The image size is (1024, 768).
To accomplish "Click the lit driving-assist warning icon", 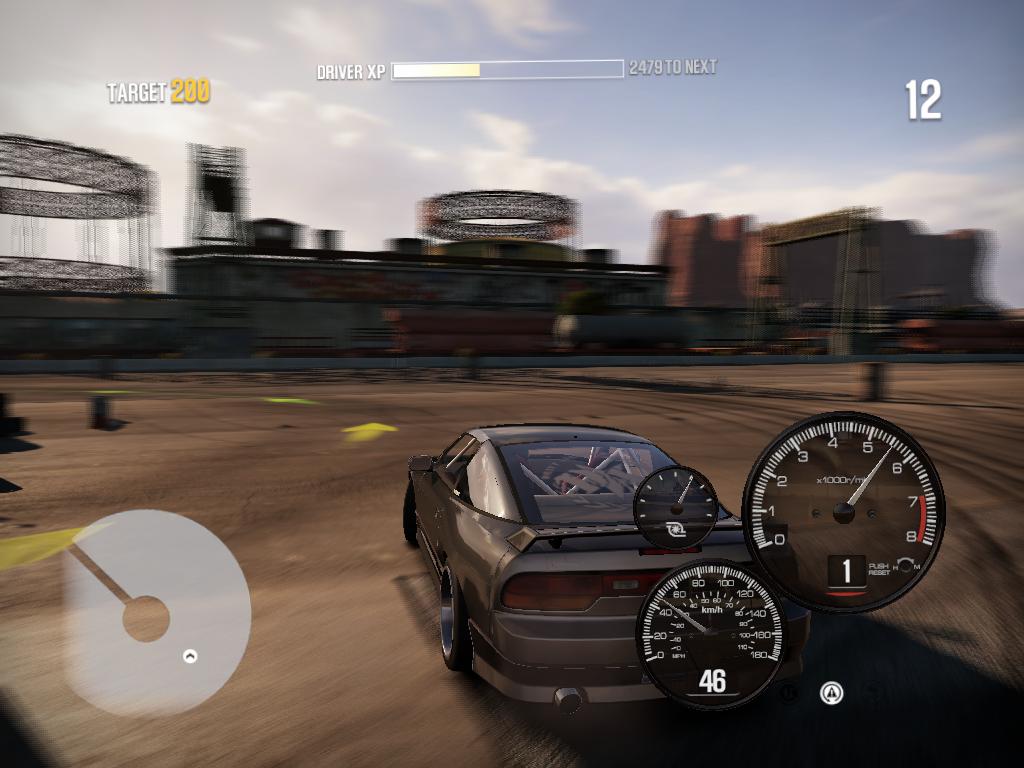I will pyautogui.click(x=830, y=692).
